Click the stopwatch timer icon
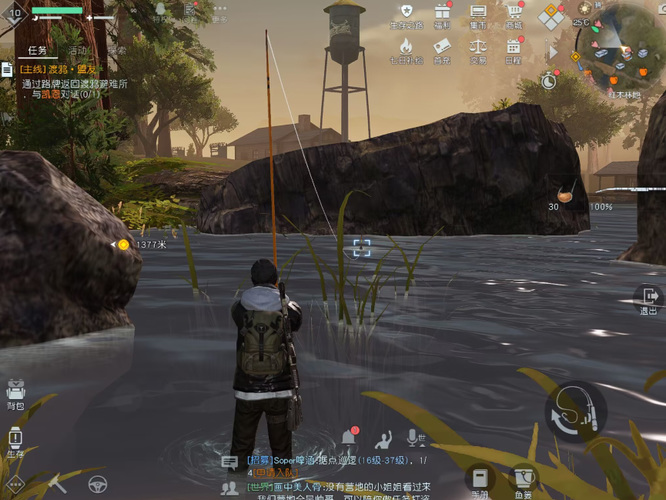This screenshot has width=666, height=500. tap(549, 80)
